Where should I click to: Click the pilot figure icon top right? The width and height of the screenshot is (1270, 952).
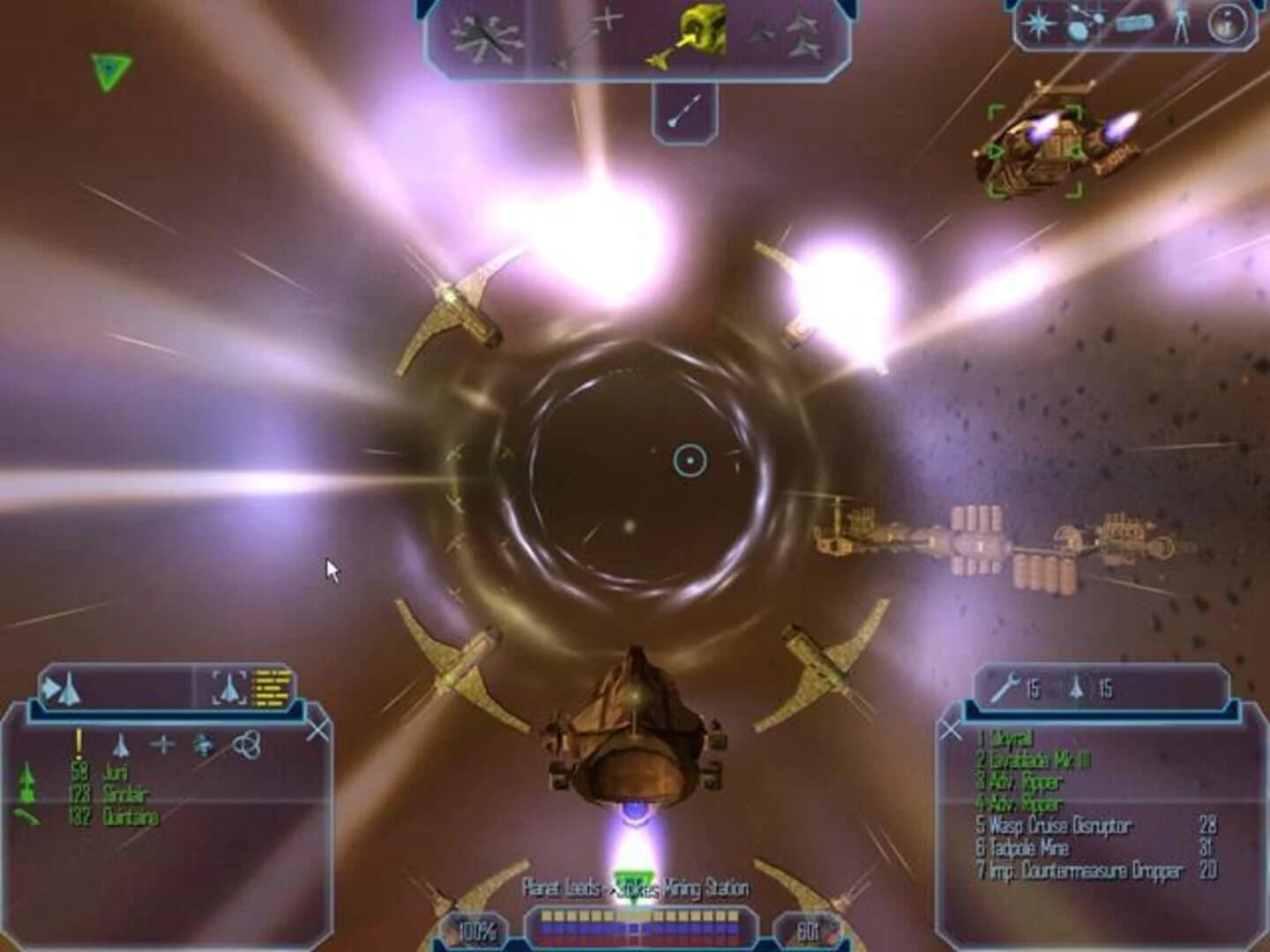[x=1180, y=22]
